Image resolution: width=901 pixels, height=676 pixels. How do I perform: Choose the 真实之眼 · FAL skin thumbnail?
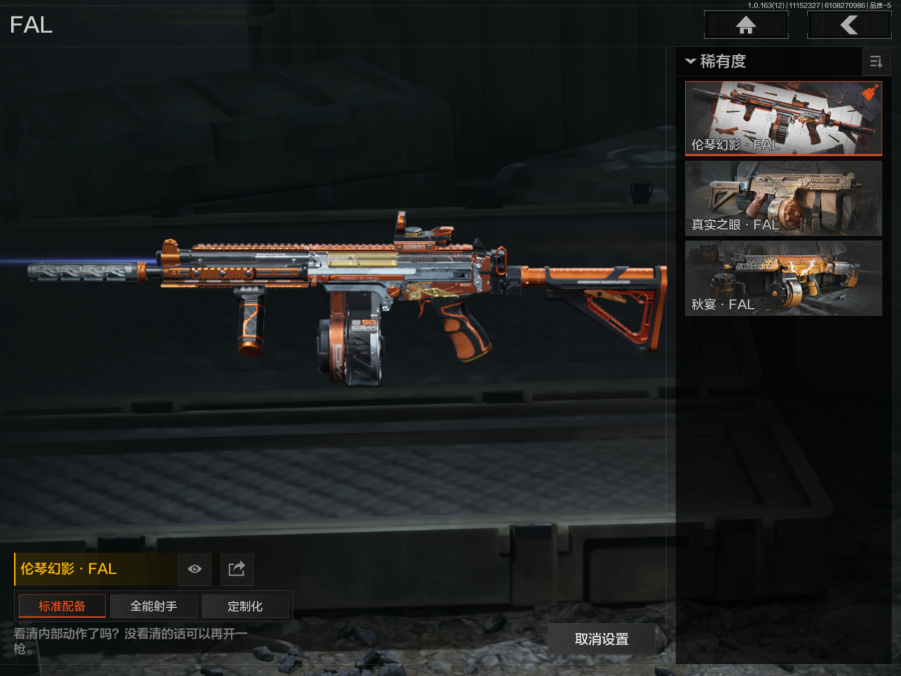pyautogui.click(x=783, y=198)
